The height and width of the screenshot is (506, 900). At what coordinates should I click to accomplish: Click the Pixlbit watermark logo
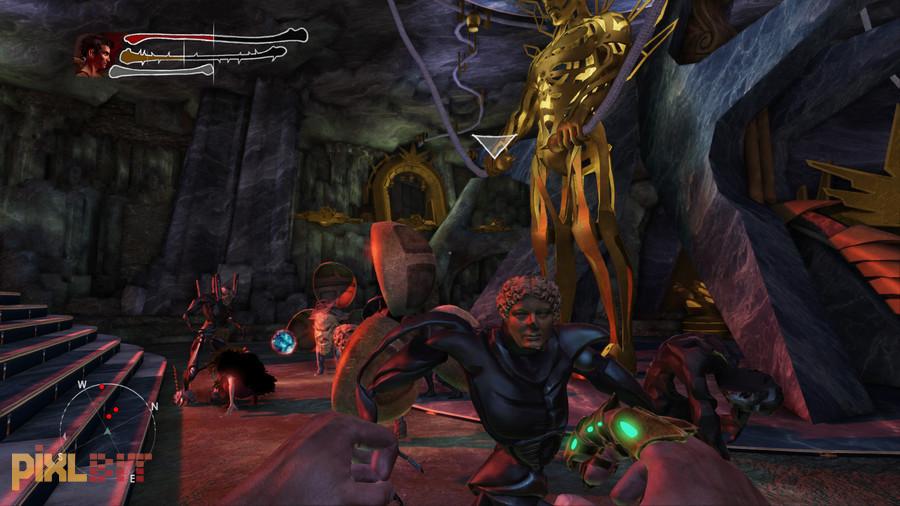coord(80,466)
